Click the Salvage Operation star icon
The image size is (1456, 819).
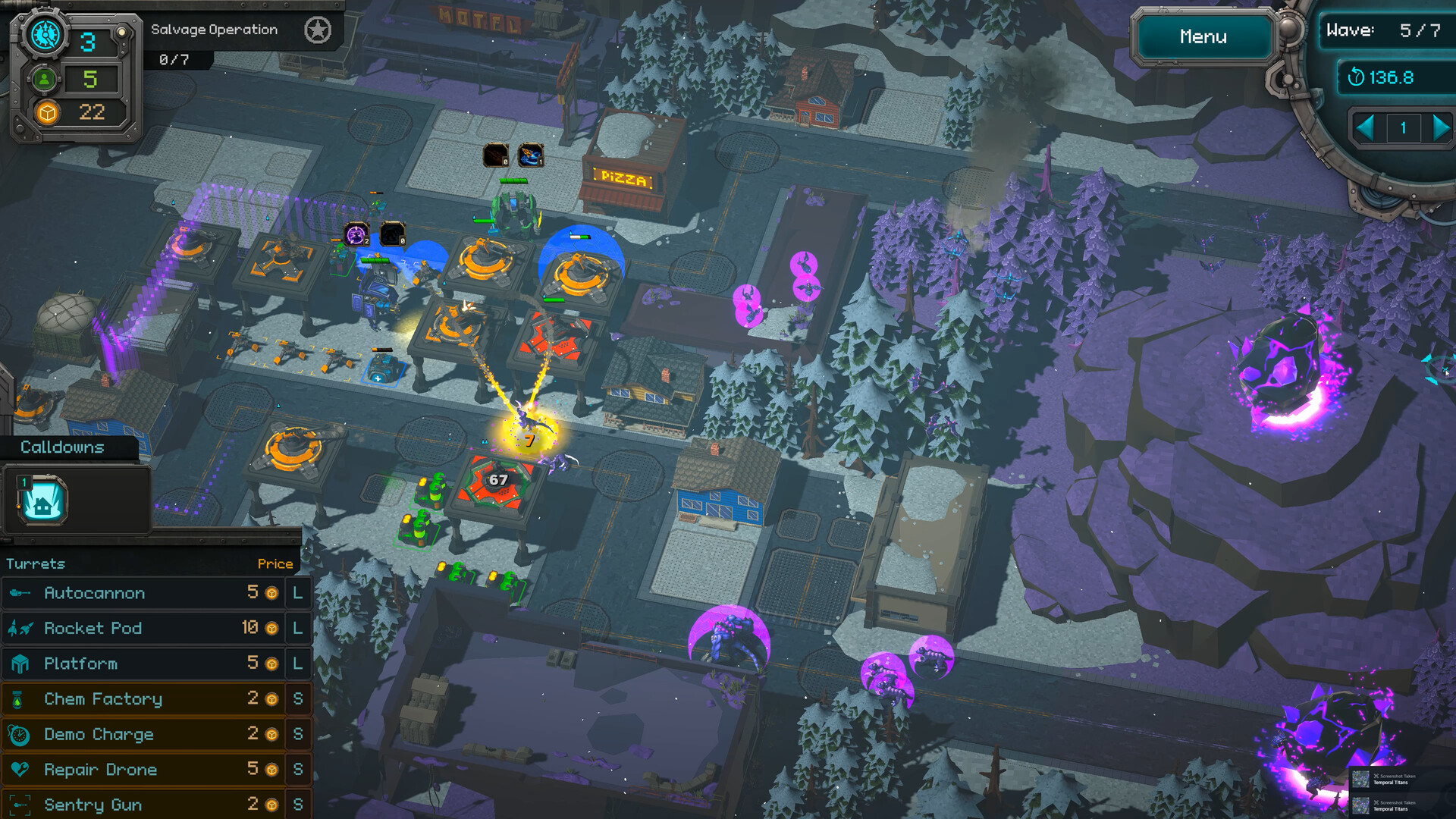point(318,30)
